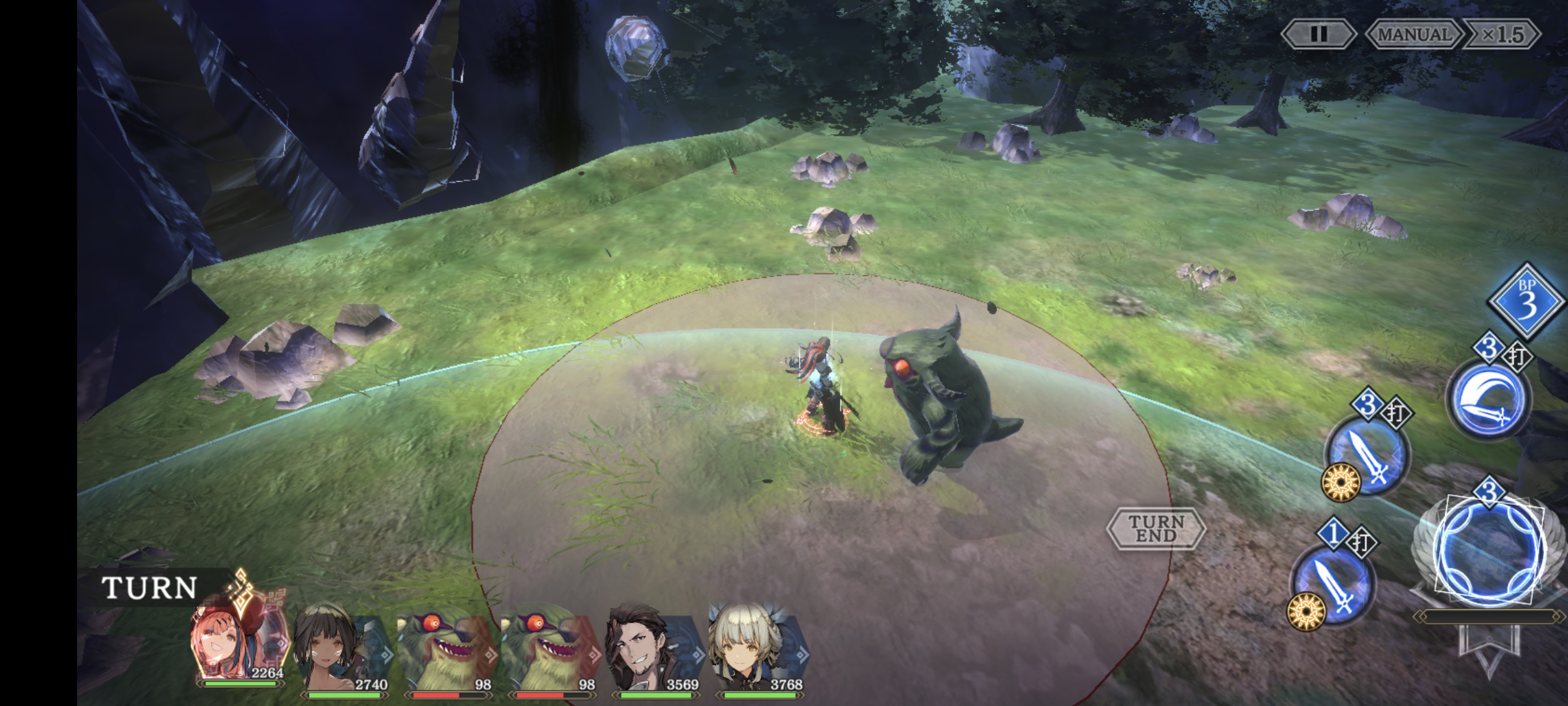End the current turn
Viewport: 1568px width, 706px height.
[1156, 528]
